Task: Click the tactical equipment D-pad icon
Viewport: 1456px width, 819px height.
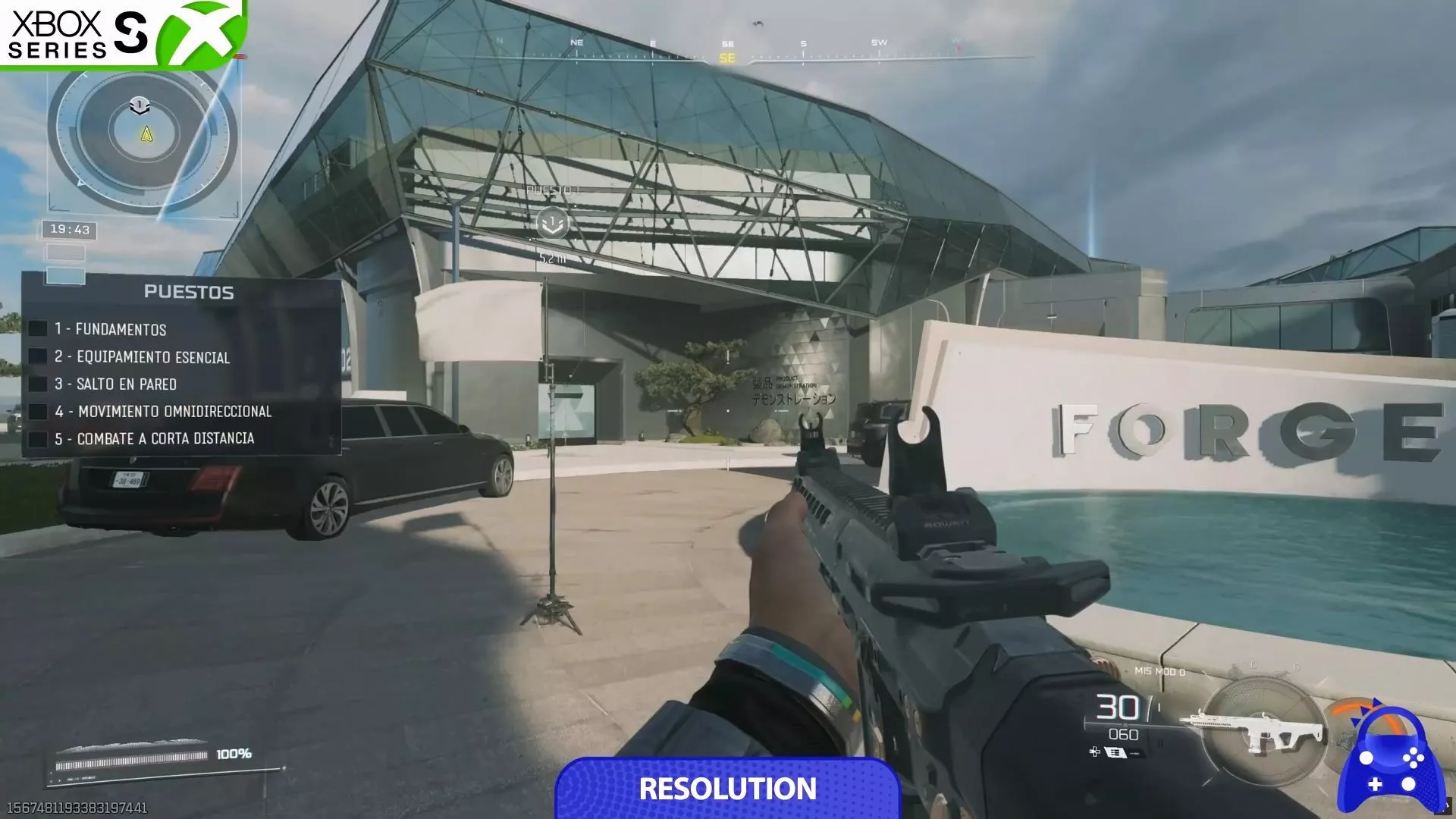Action: click(x=1094, y=753)
